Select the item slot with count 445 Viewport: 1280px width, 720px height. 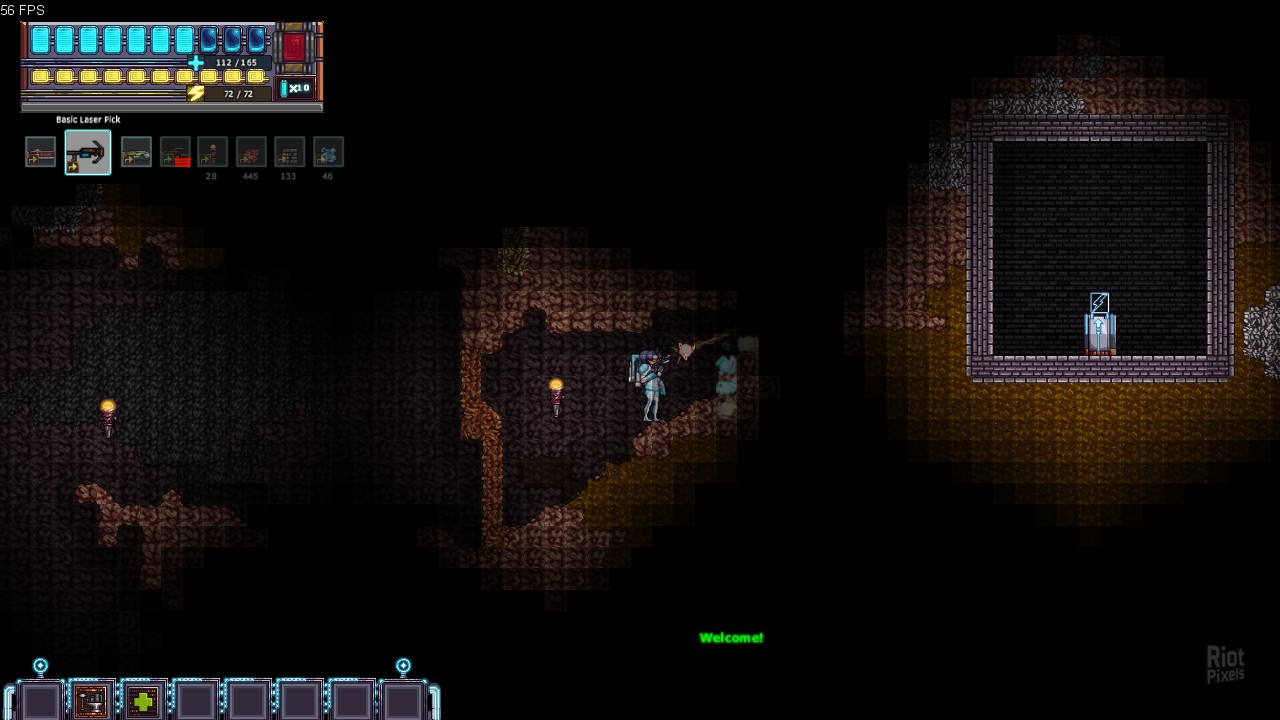click(x=251, y=152)
